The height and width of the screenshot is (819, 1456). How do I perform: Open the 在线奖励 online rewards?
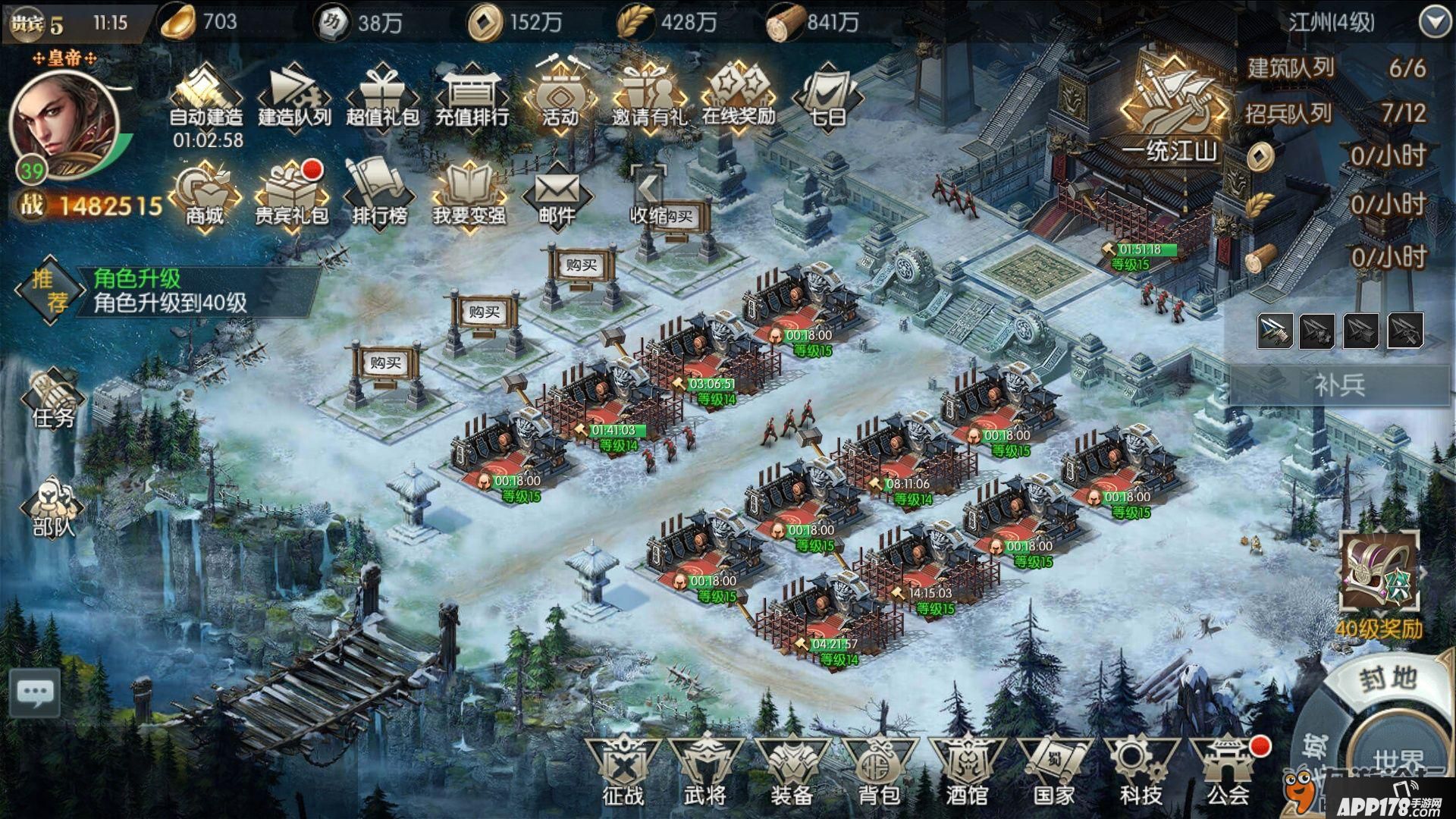739,99
